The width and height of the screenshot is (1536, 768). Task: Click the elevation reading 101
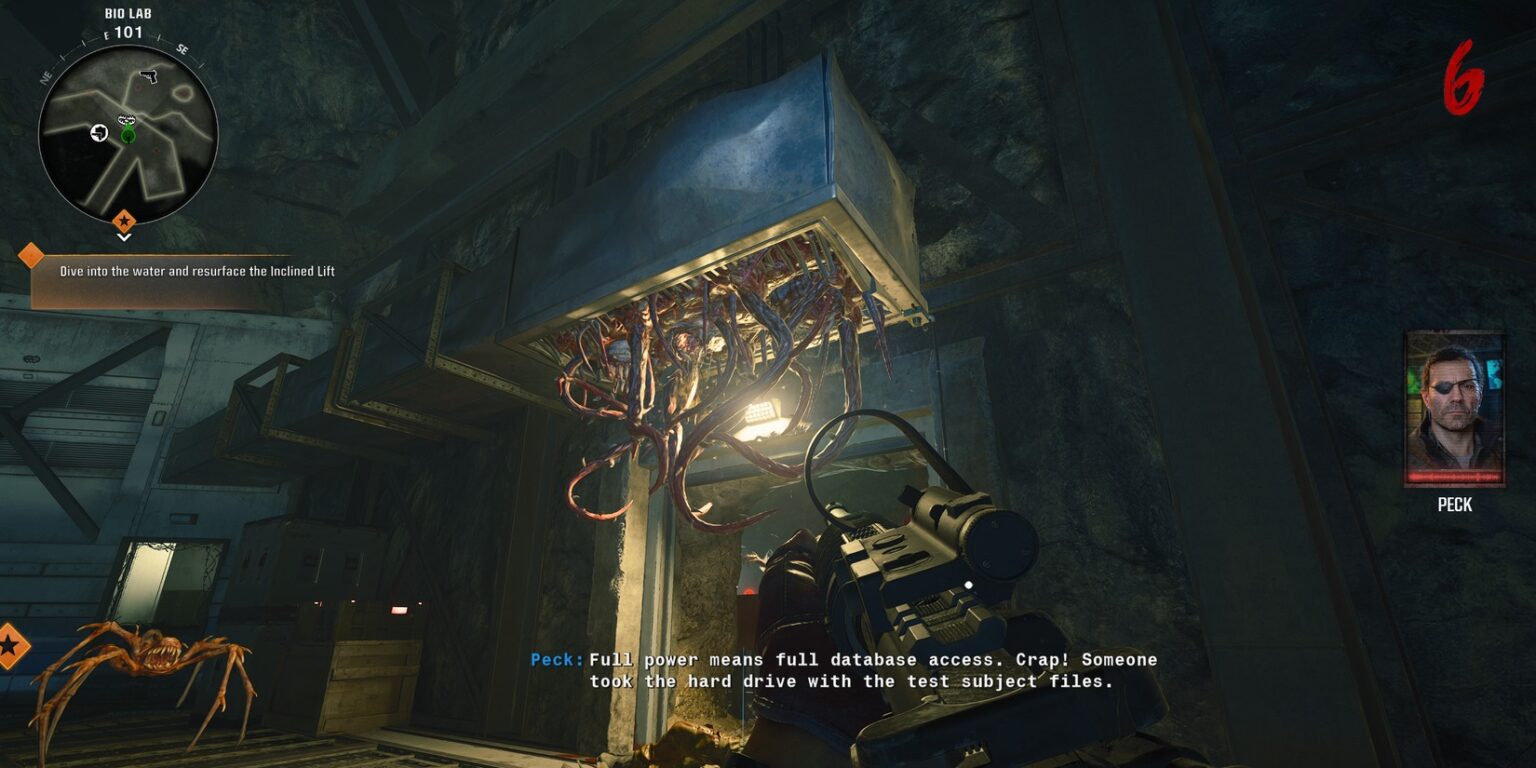click(x=127, y=32)
